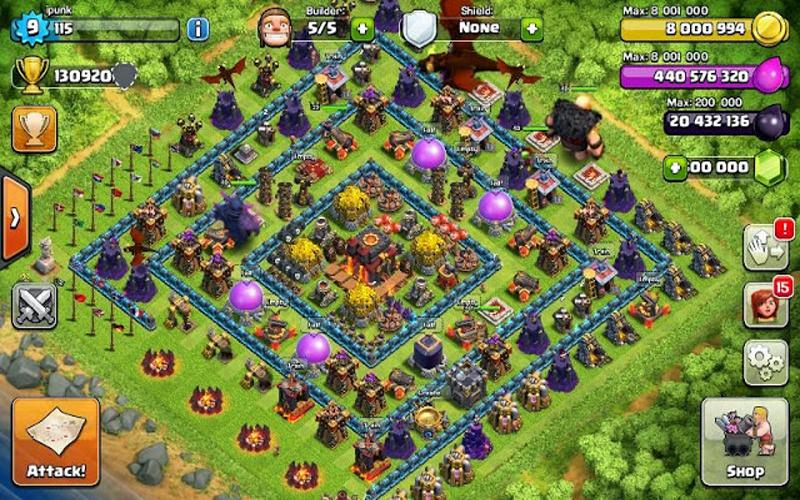Screen dimensions: 800x500
Task: Expand the orange side arrow tab
Action: (x=13, y=217)
